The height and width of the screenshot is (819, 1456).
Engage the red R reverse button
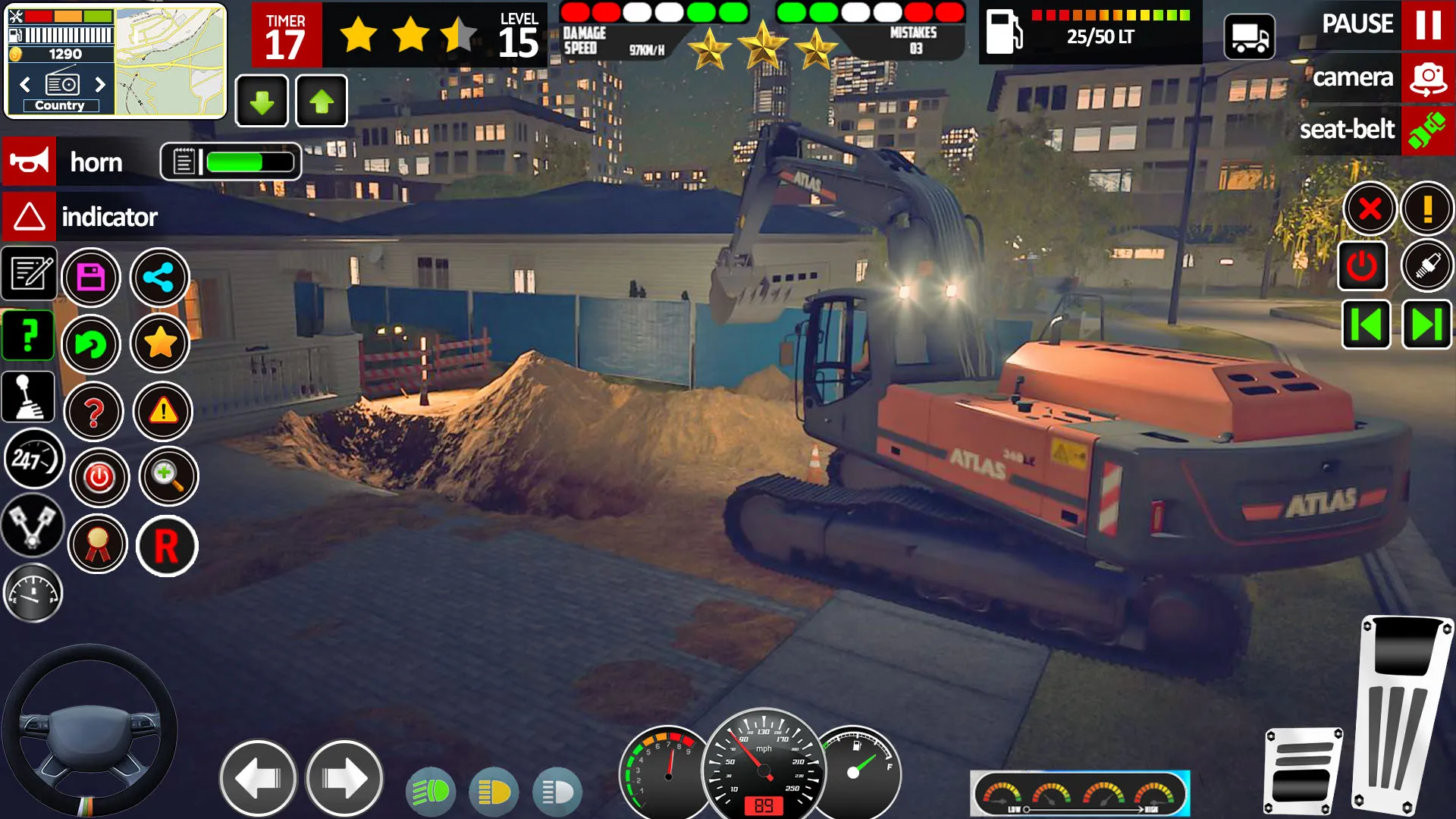coord(167,546)
